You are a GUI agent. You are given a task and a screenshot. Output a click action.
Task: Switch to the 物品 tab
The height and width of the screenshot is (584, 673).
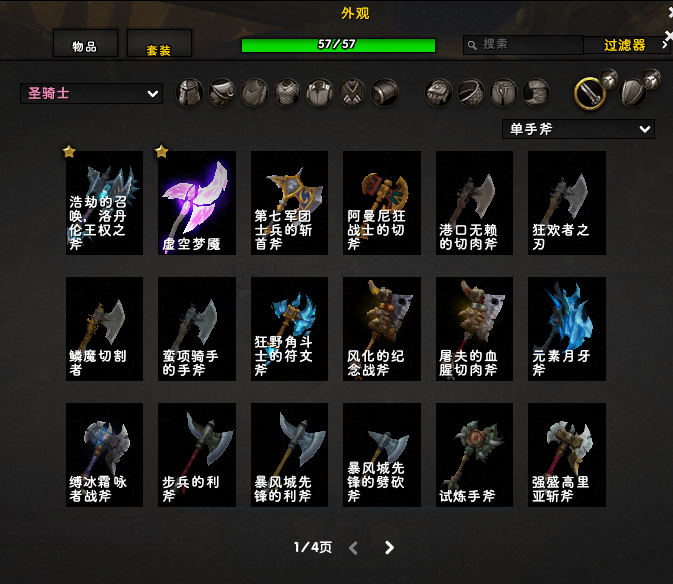pyautogui.click(x=85, y=45)
